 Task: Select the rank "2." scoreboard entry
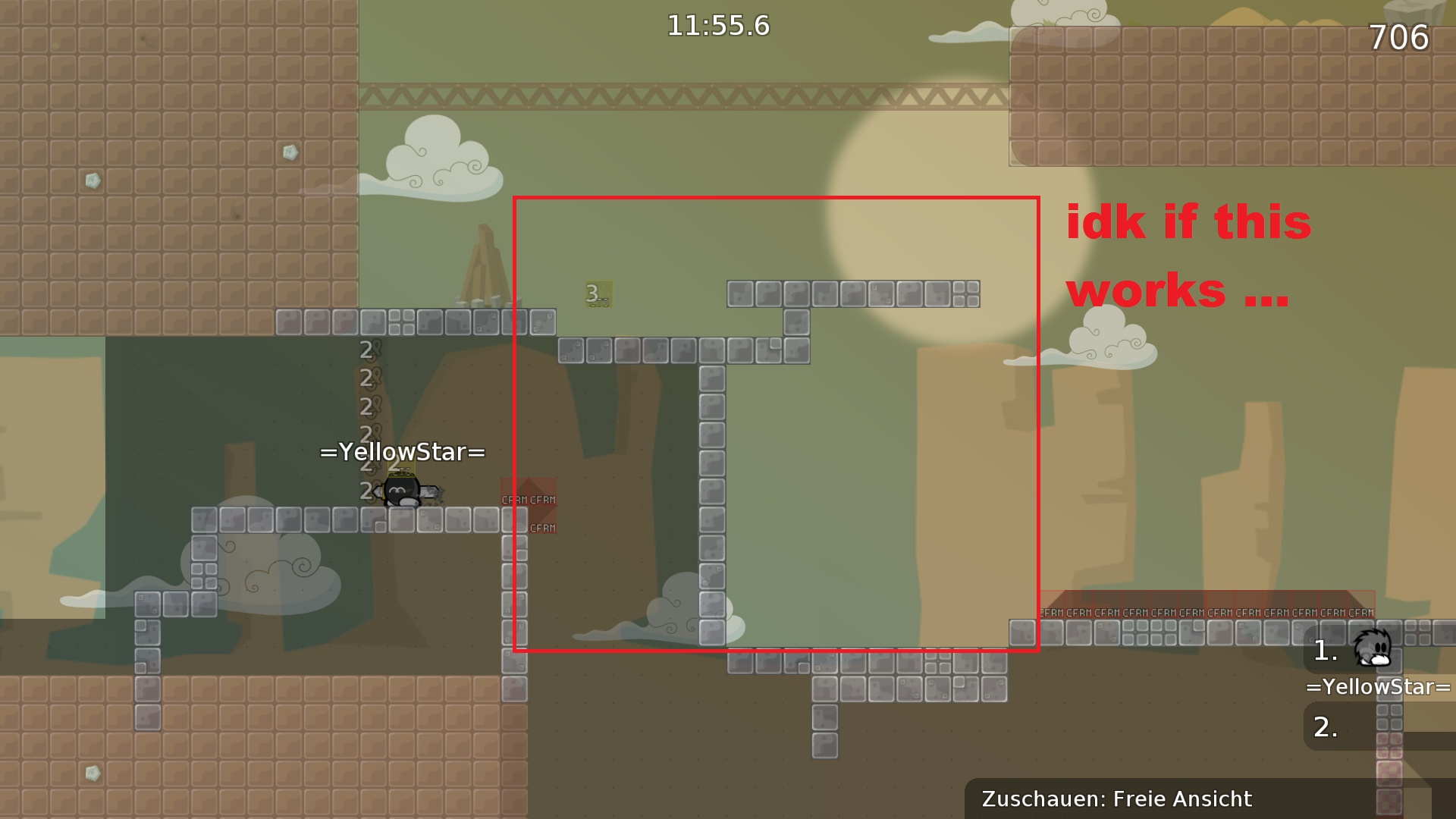point(1326,726)
